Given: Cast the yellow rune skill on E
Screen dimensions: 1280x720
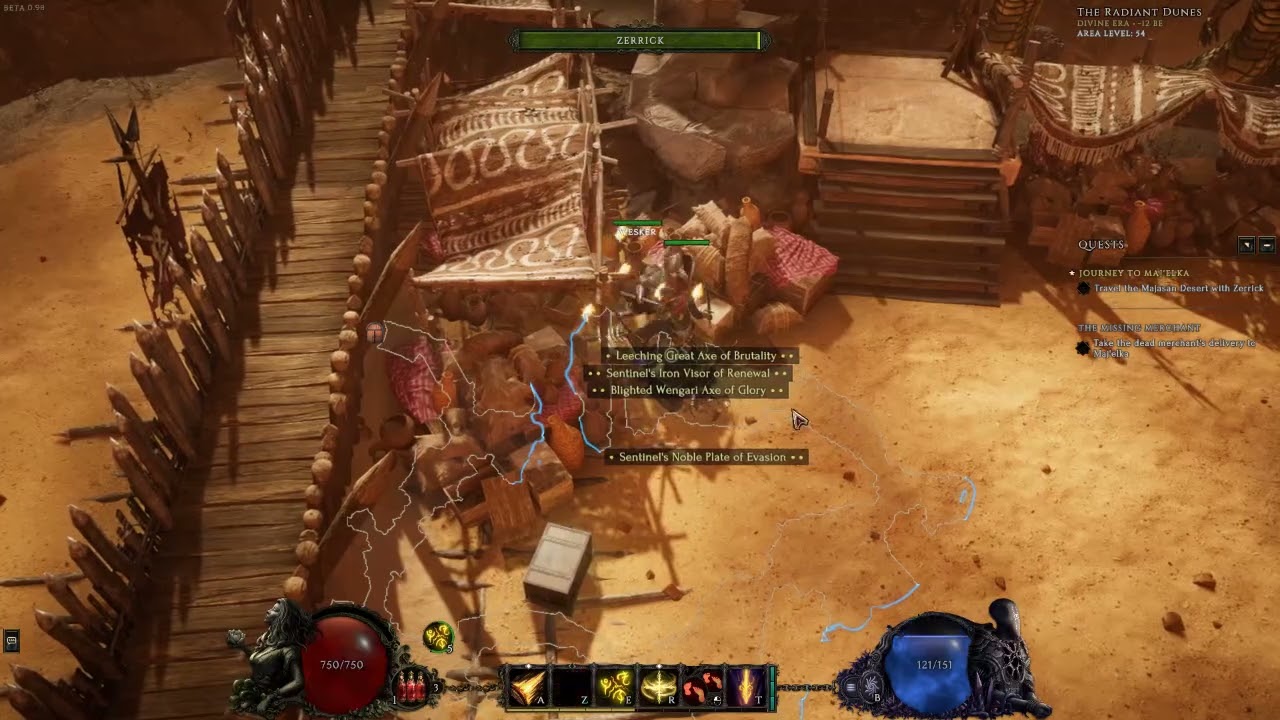Looking at the screenshot, I should click(x=615, y=687).
